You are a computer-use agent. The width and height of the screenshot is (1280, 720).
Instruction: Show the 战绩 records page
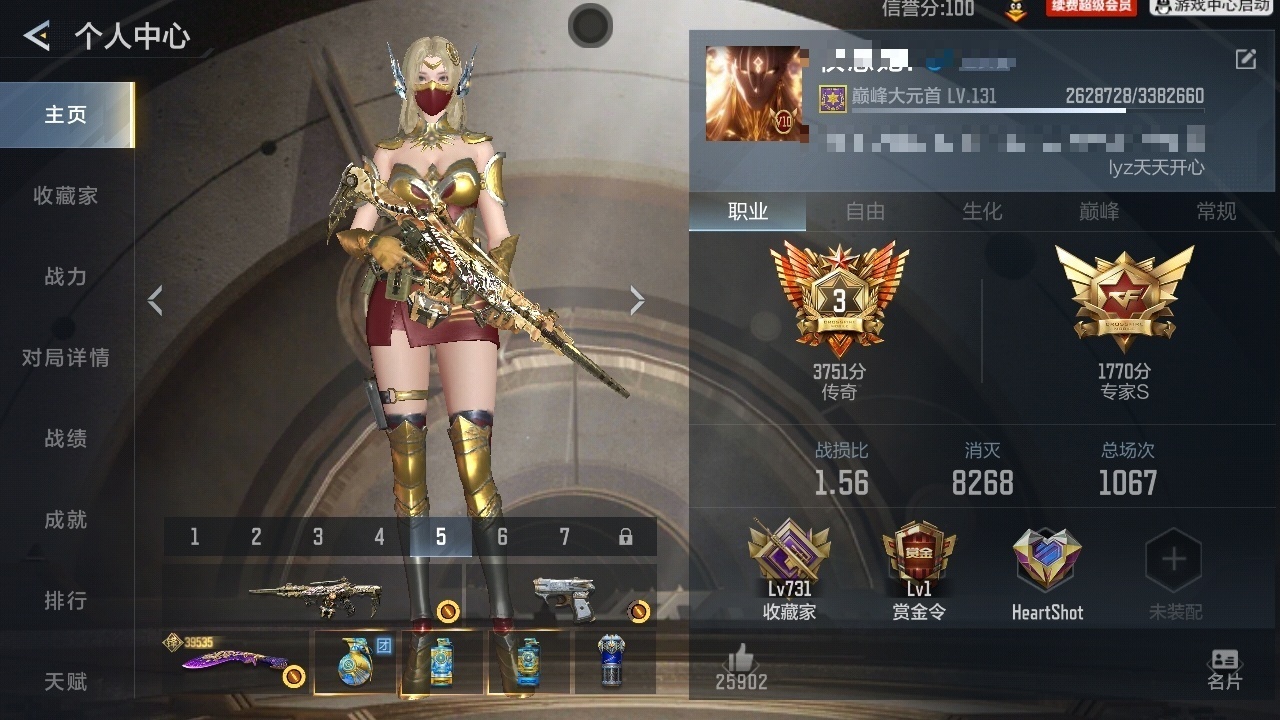[66, 439]
